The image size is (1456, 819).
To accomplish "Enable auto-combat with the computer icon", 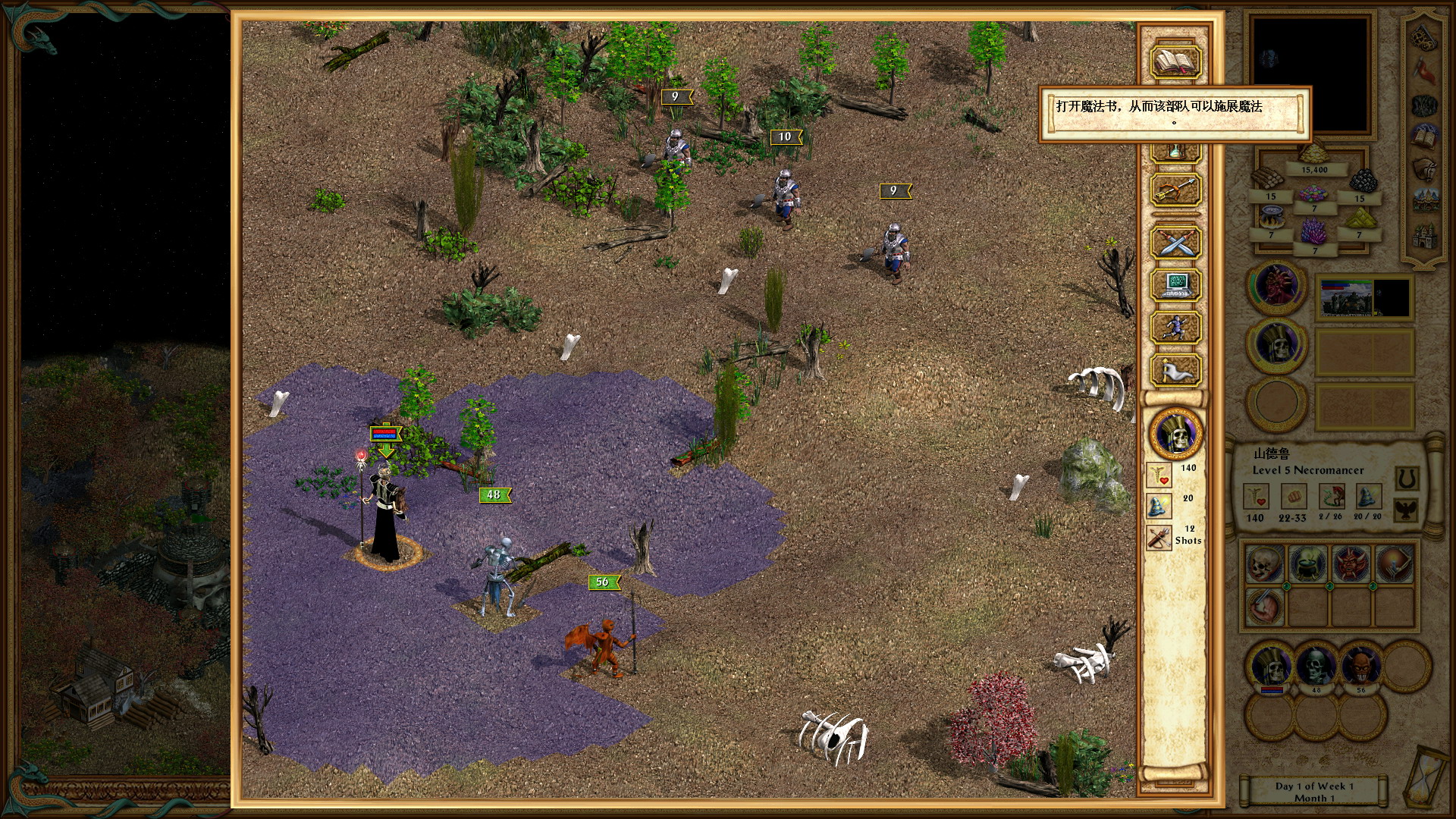I will tap(1175, 286).
